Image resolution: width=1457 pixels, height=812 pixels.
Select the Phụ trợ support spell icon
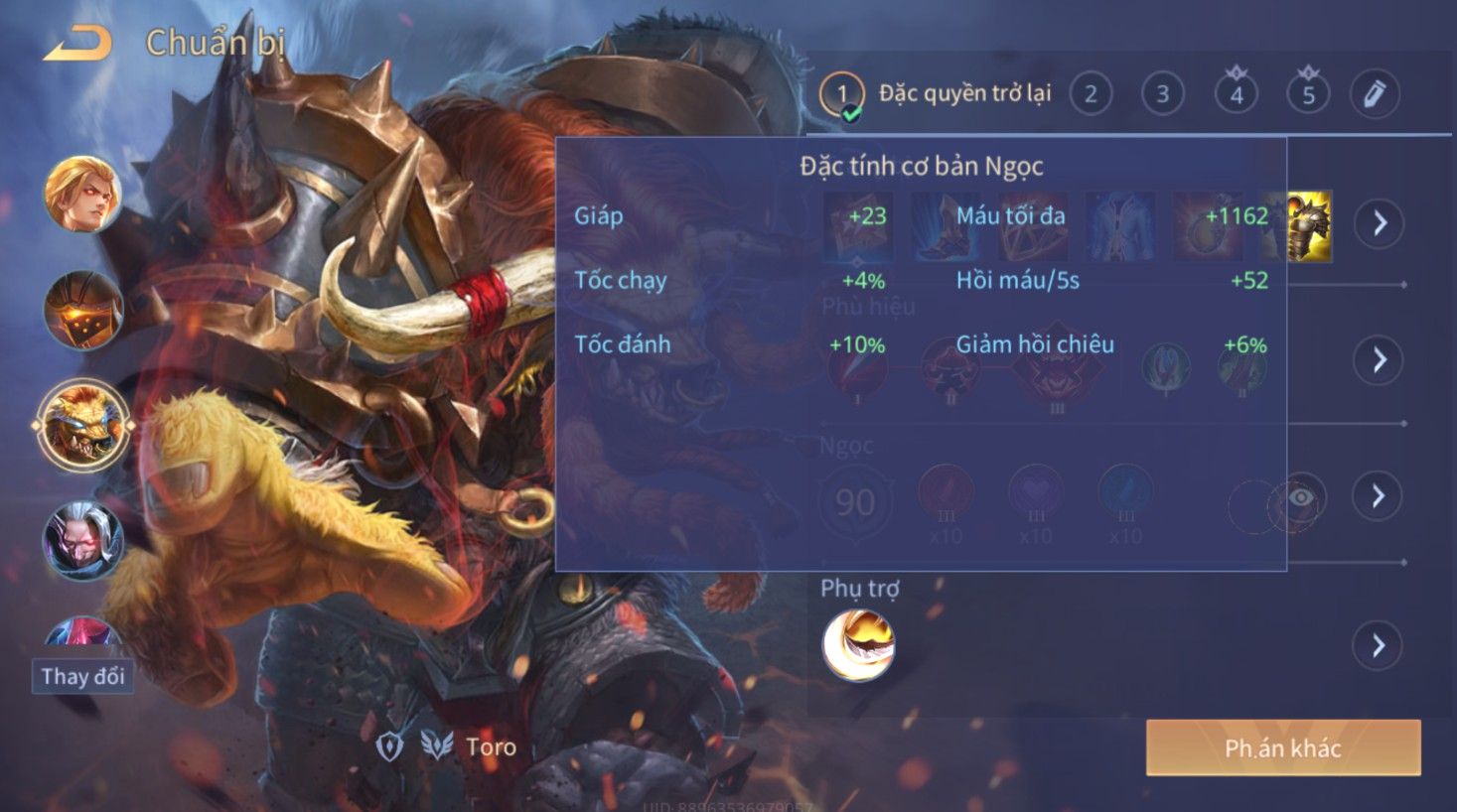point(858,645)
